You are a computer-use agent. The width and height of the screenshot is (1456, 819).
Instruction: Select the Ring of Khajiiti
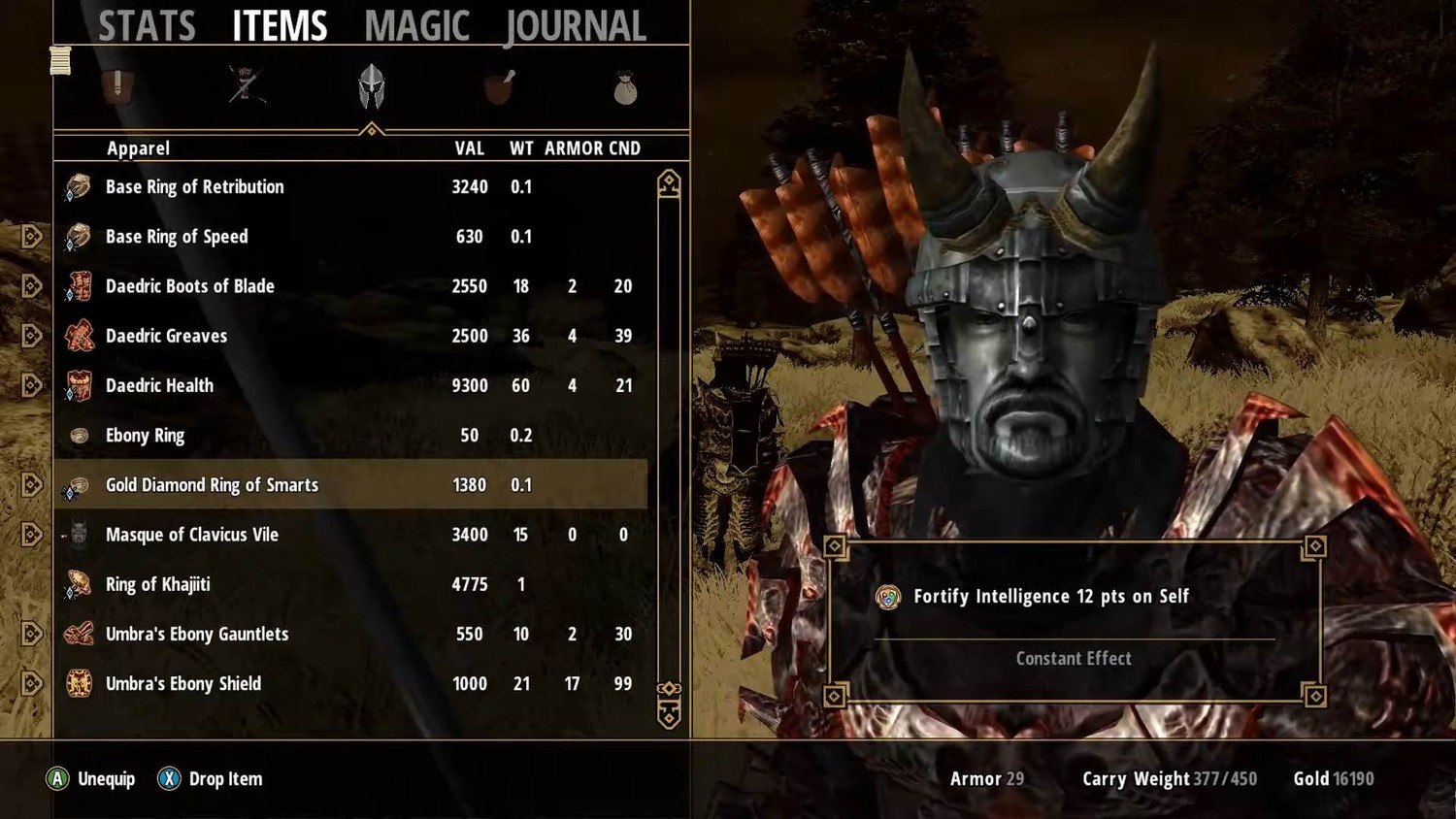(157, 584)
